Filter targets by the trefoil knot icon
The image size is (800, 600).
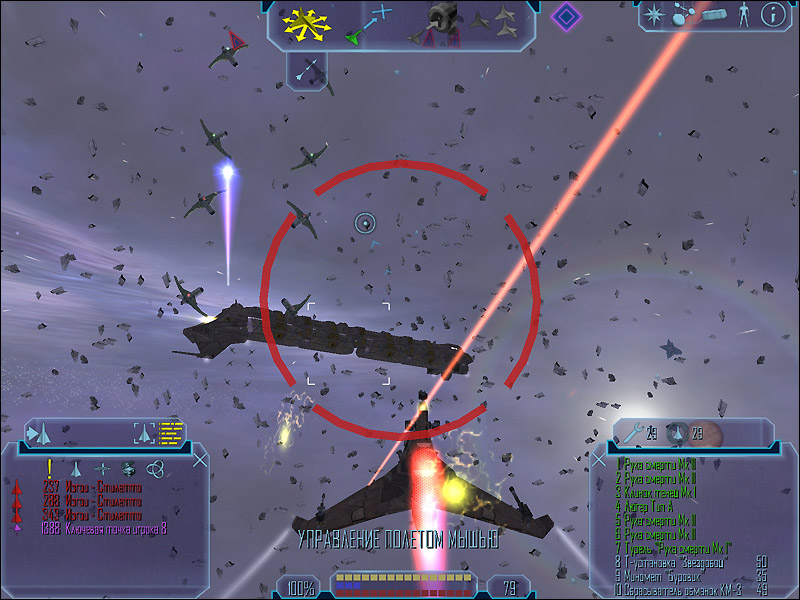pos(156,467)
